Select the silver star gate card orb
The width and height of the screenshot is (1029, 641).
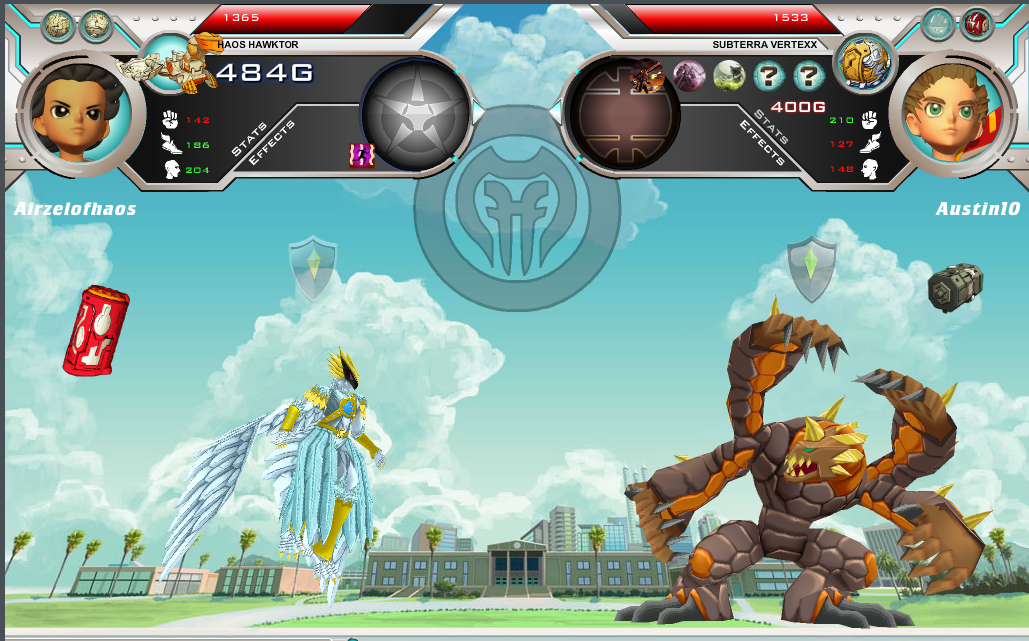point(416,112)
